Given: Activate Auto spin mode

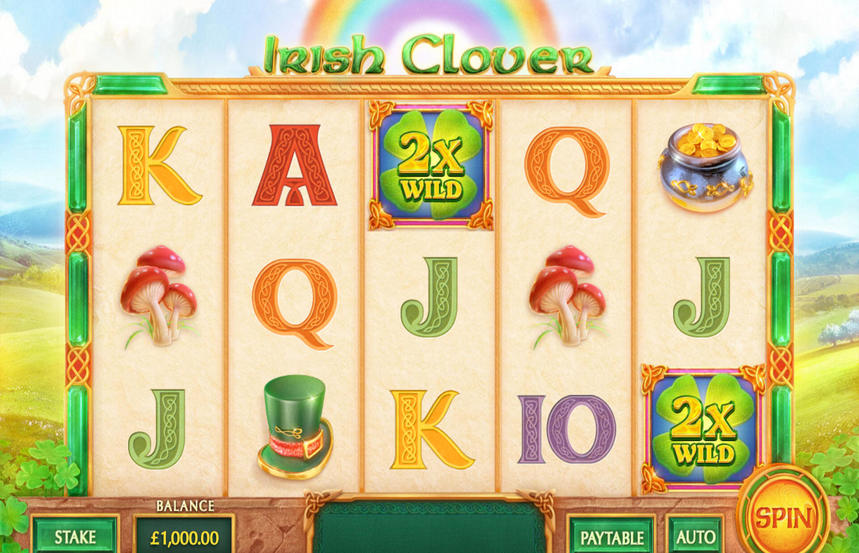Looking at the screenshot, I should coord(695,536).
